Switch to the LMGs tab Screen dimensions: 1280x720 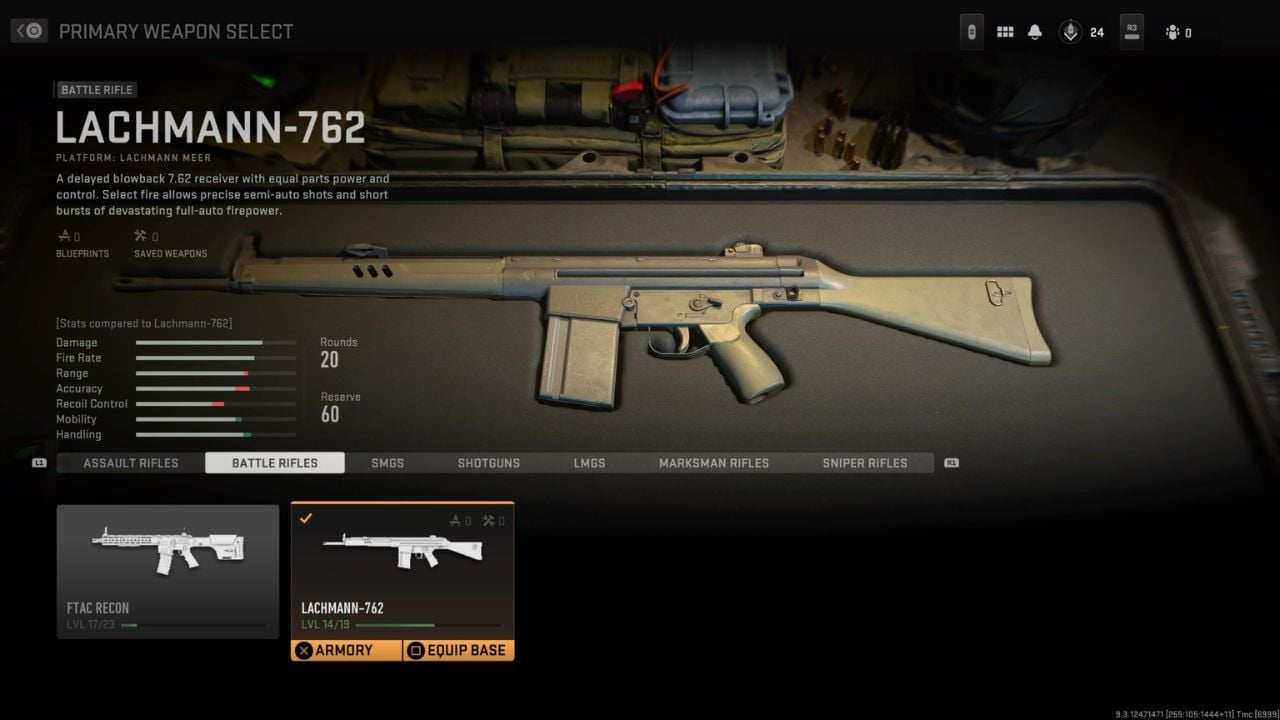coord(589,463)
